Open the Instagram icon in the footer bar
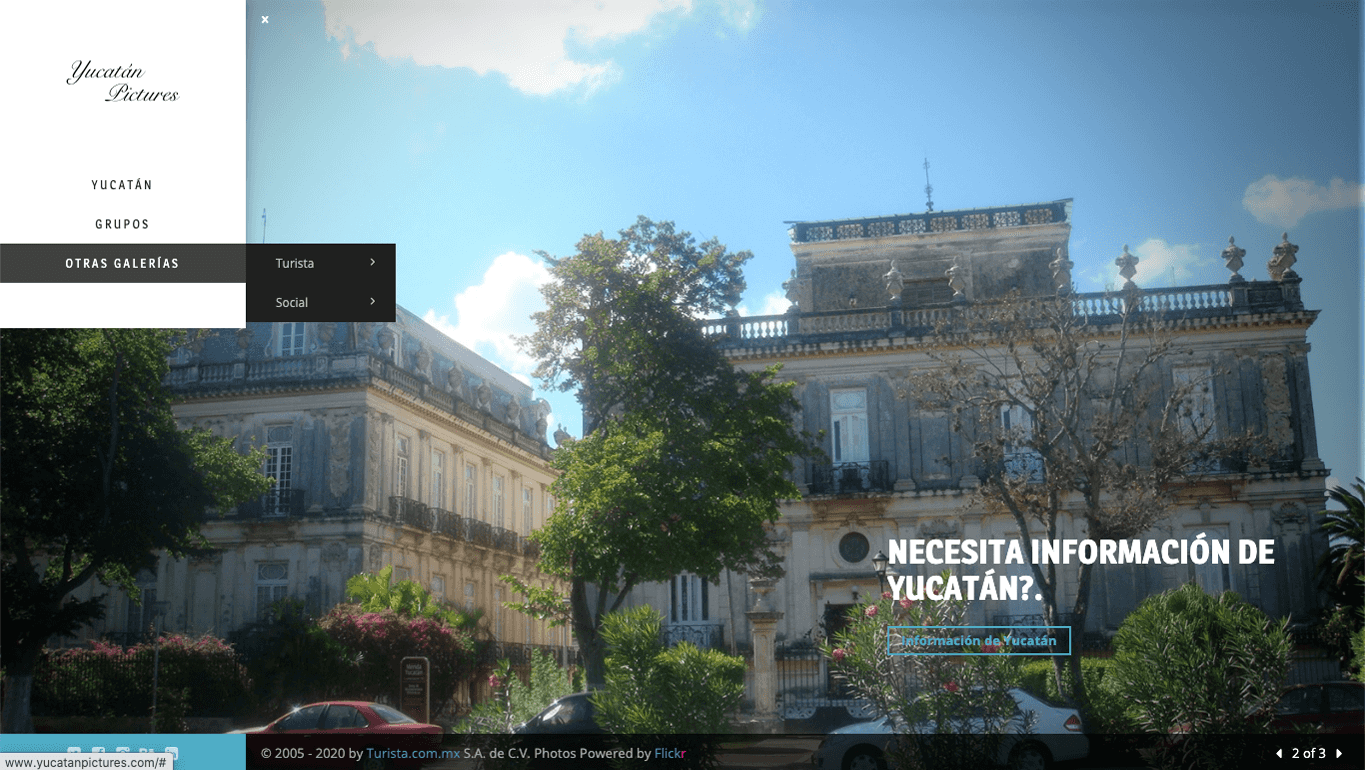This screenshot has height=770, width=1365. pyautogui.click(x=122, y=751)
